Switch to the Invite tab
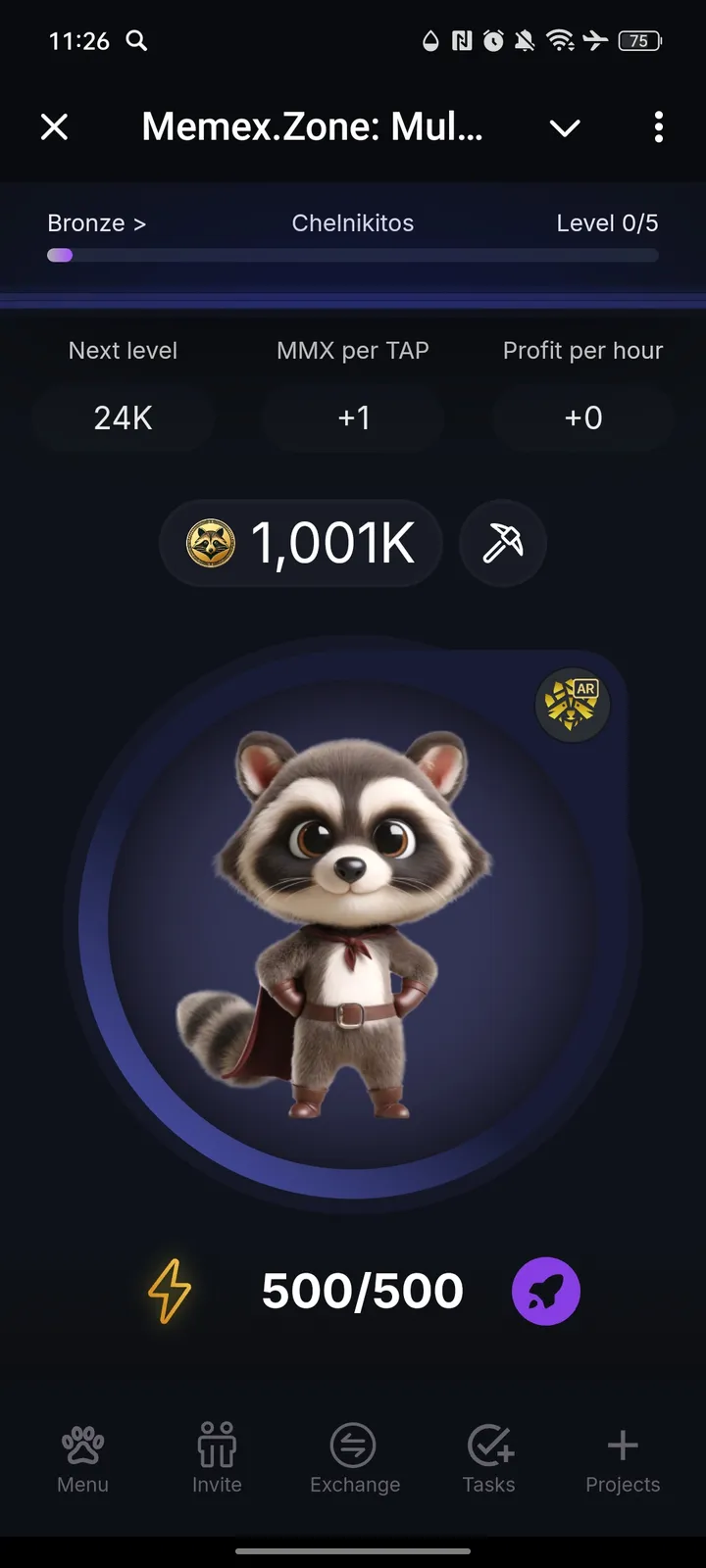 (217, 1457)
